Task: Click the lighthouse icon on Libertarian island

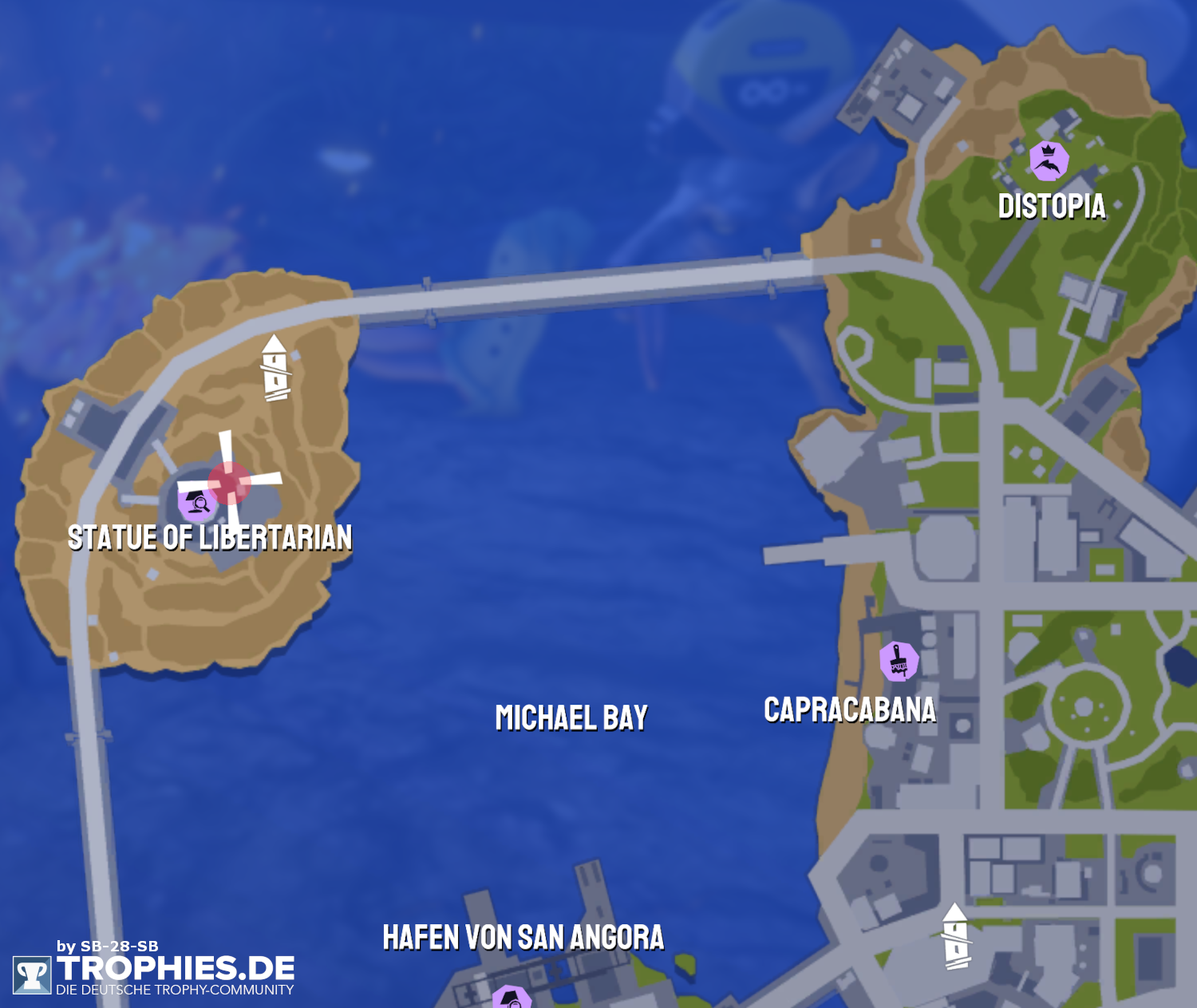Action: point(275,367)
